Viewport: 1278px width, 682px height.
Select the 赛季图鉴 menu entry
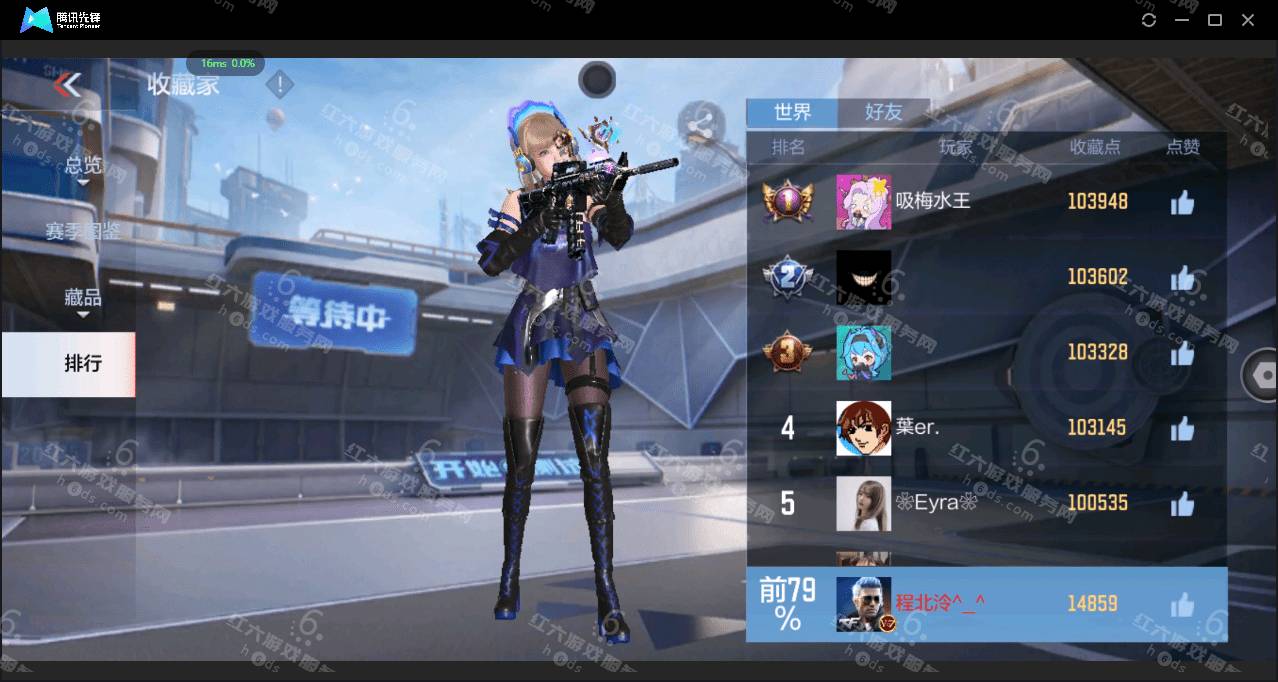click(x=83, y=231)
